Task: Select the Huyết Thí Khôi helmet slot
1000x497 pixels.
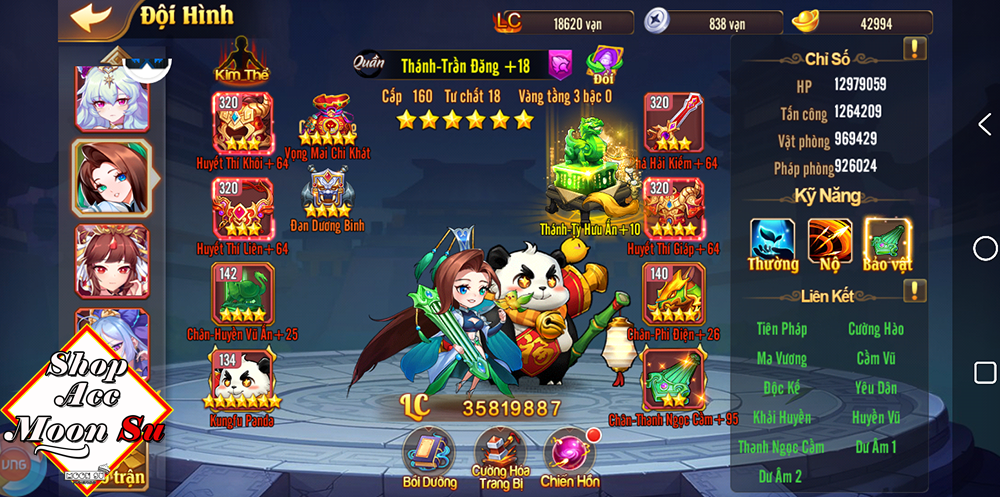Action: (x=241, y=123)
